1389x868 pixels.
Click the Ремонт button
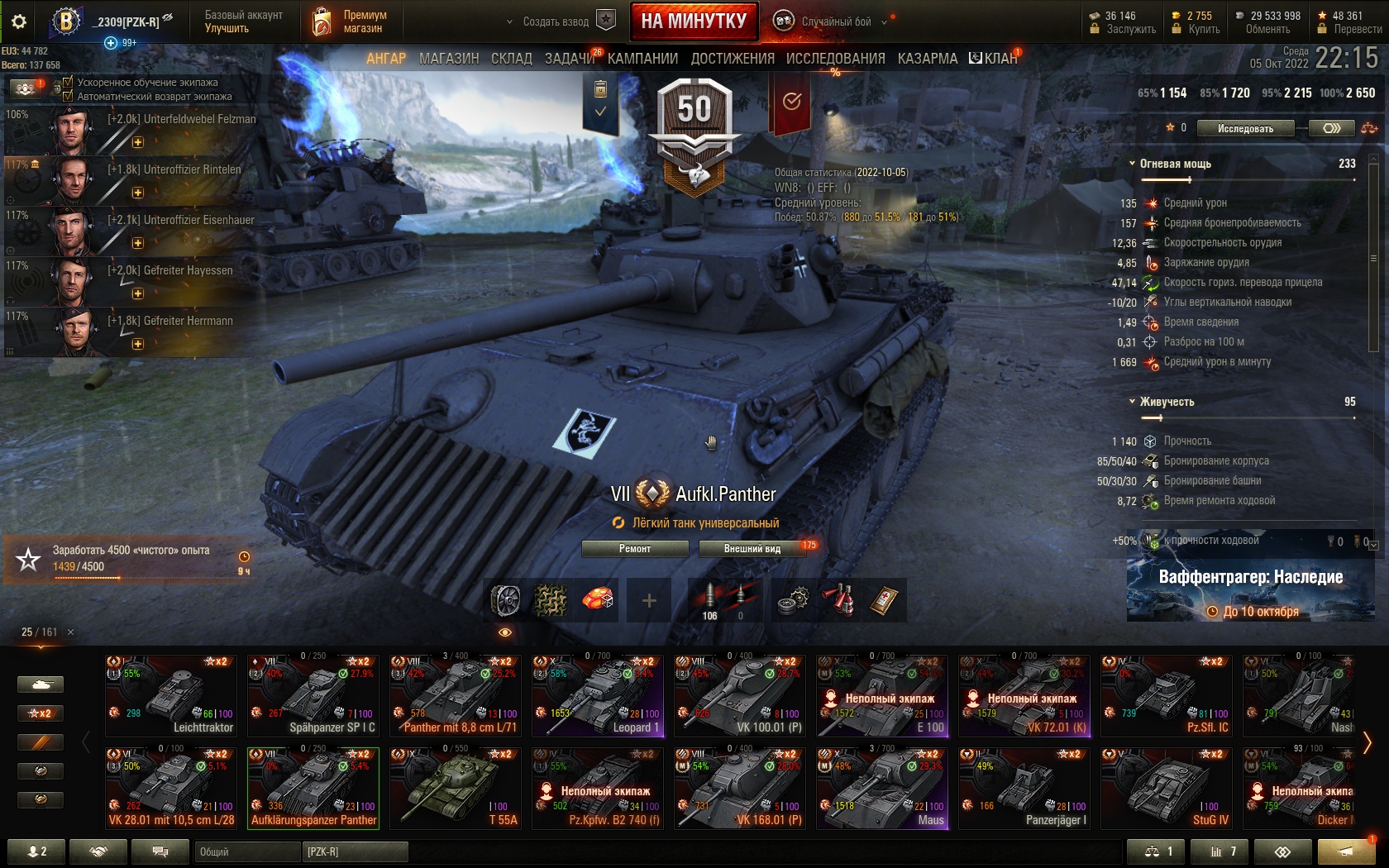click(x=635, y=549)
